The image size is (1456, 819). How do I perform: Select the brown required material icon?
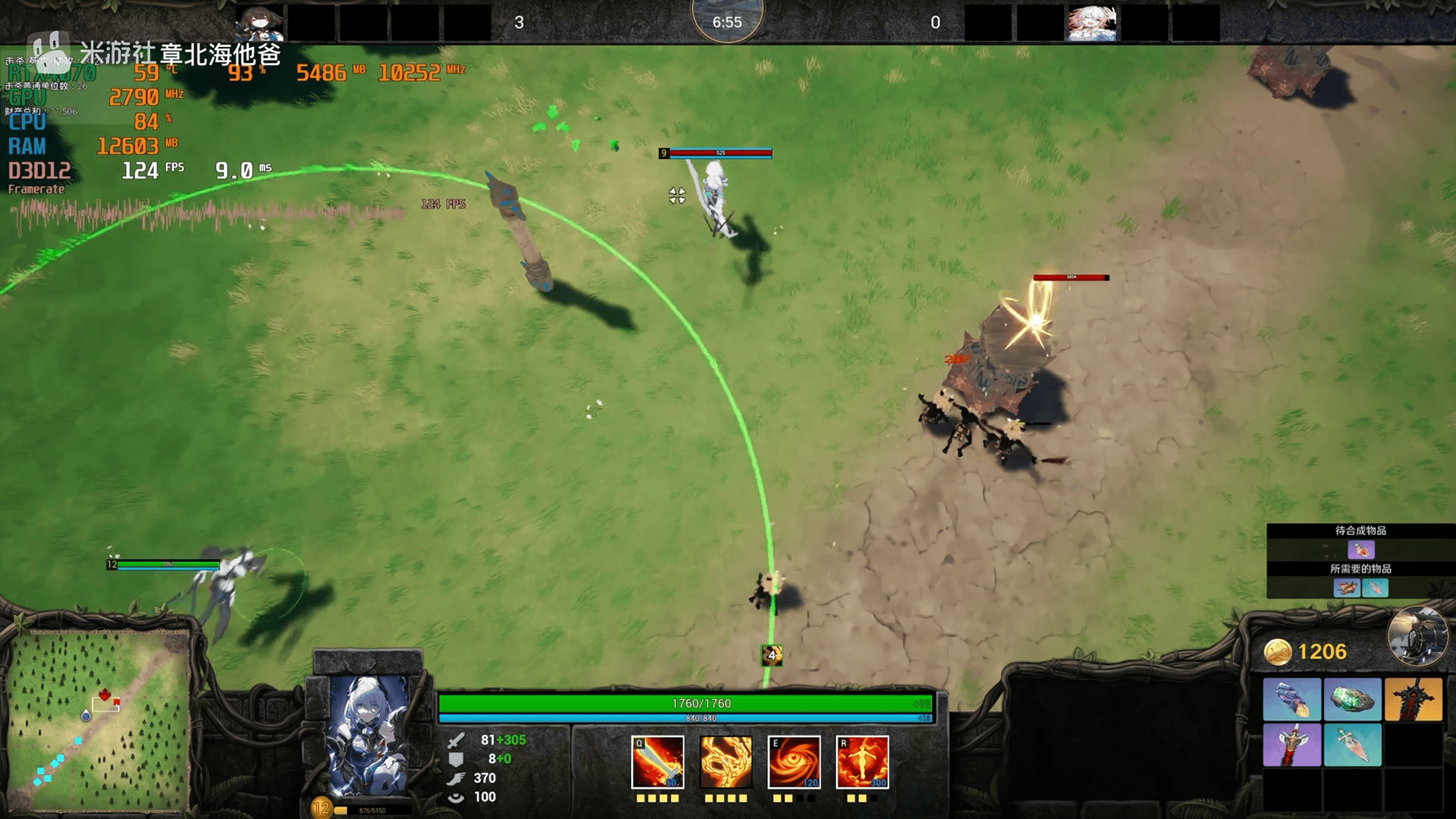click(1347, 588)
